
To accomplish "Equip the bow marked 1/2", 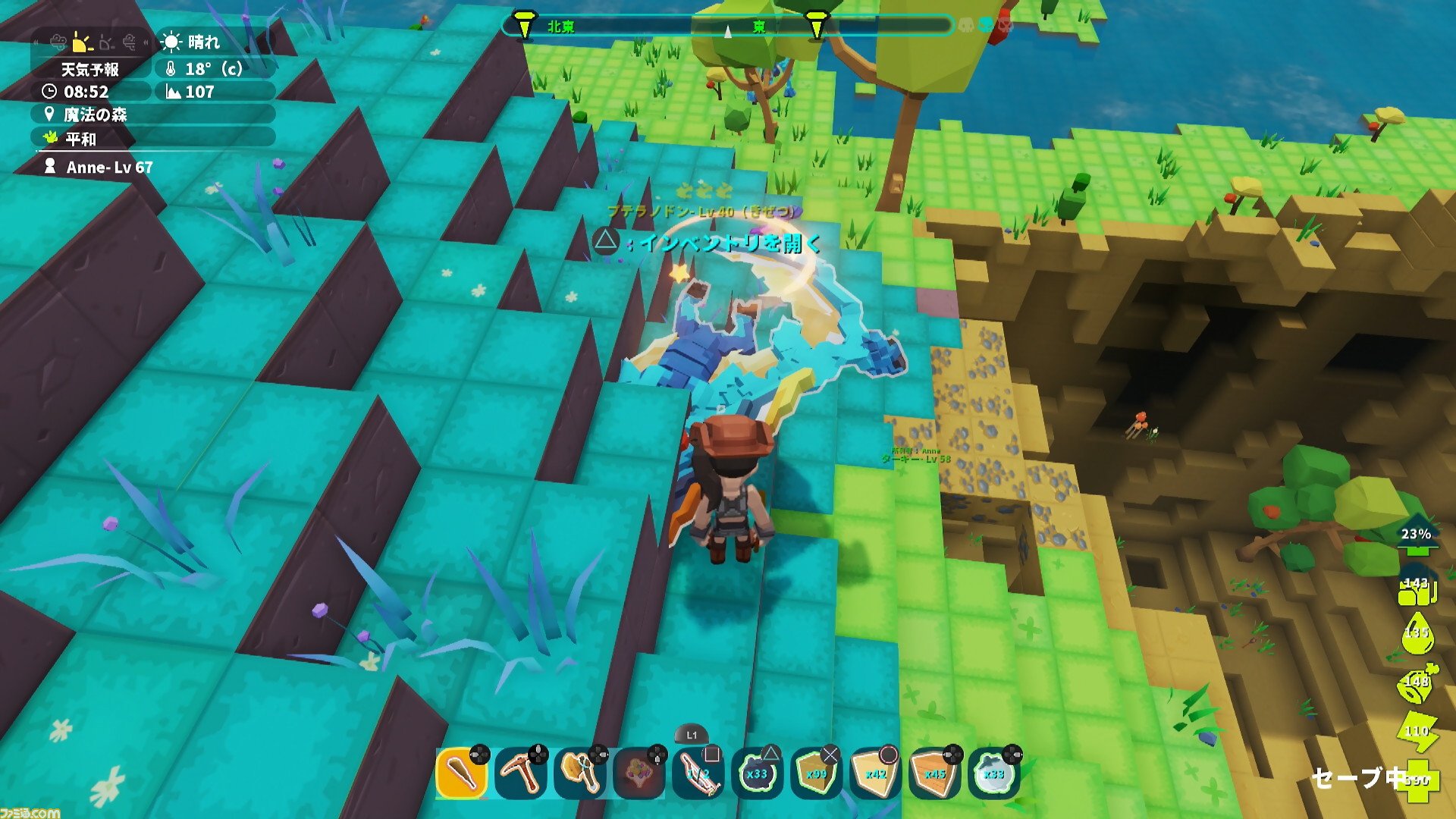I will 698,773.
